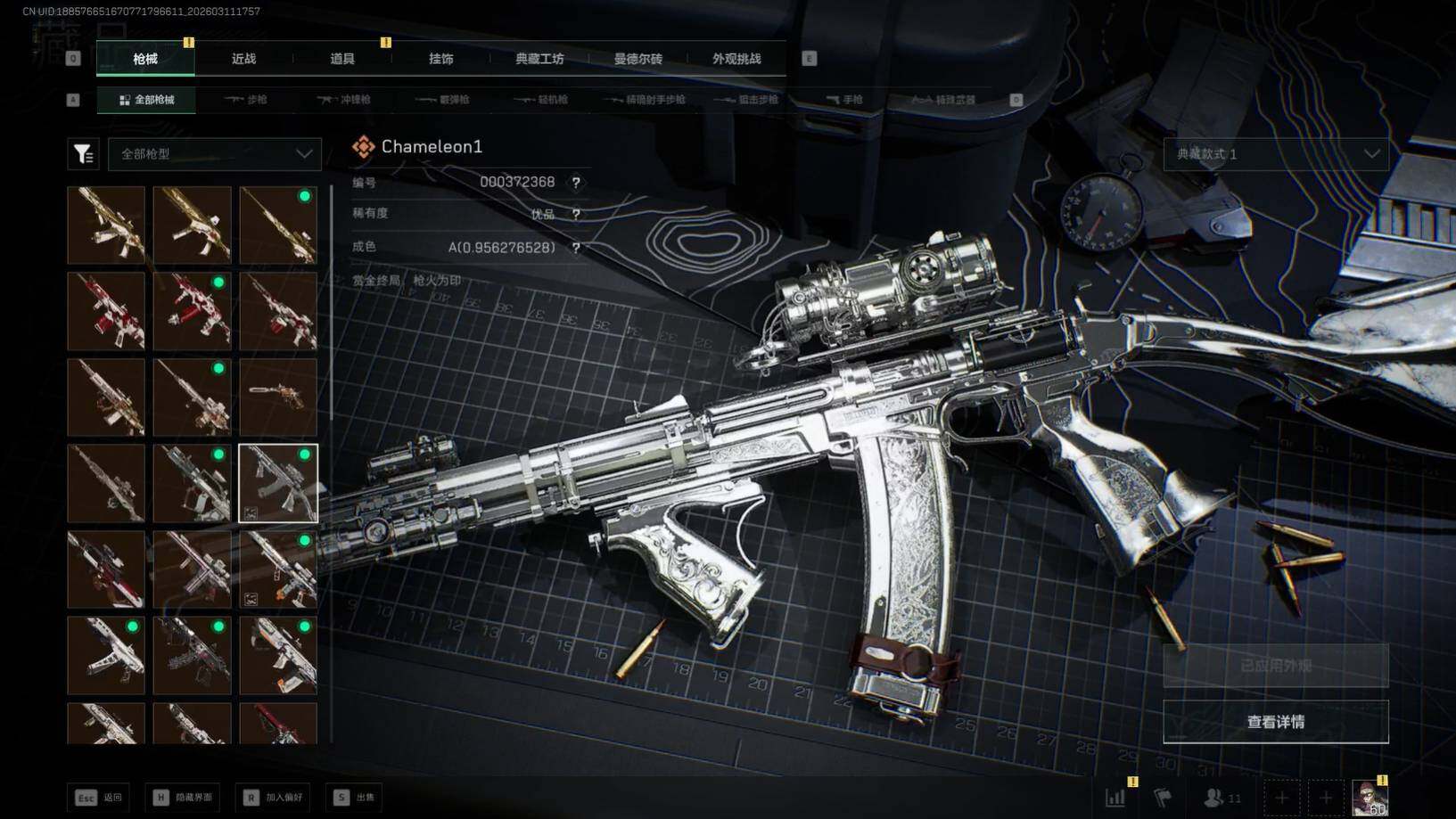This screenshot has height=819, width=1456.
Task: Click the player avatar portrait
Action: pos(1369,798)
